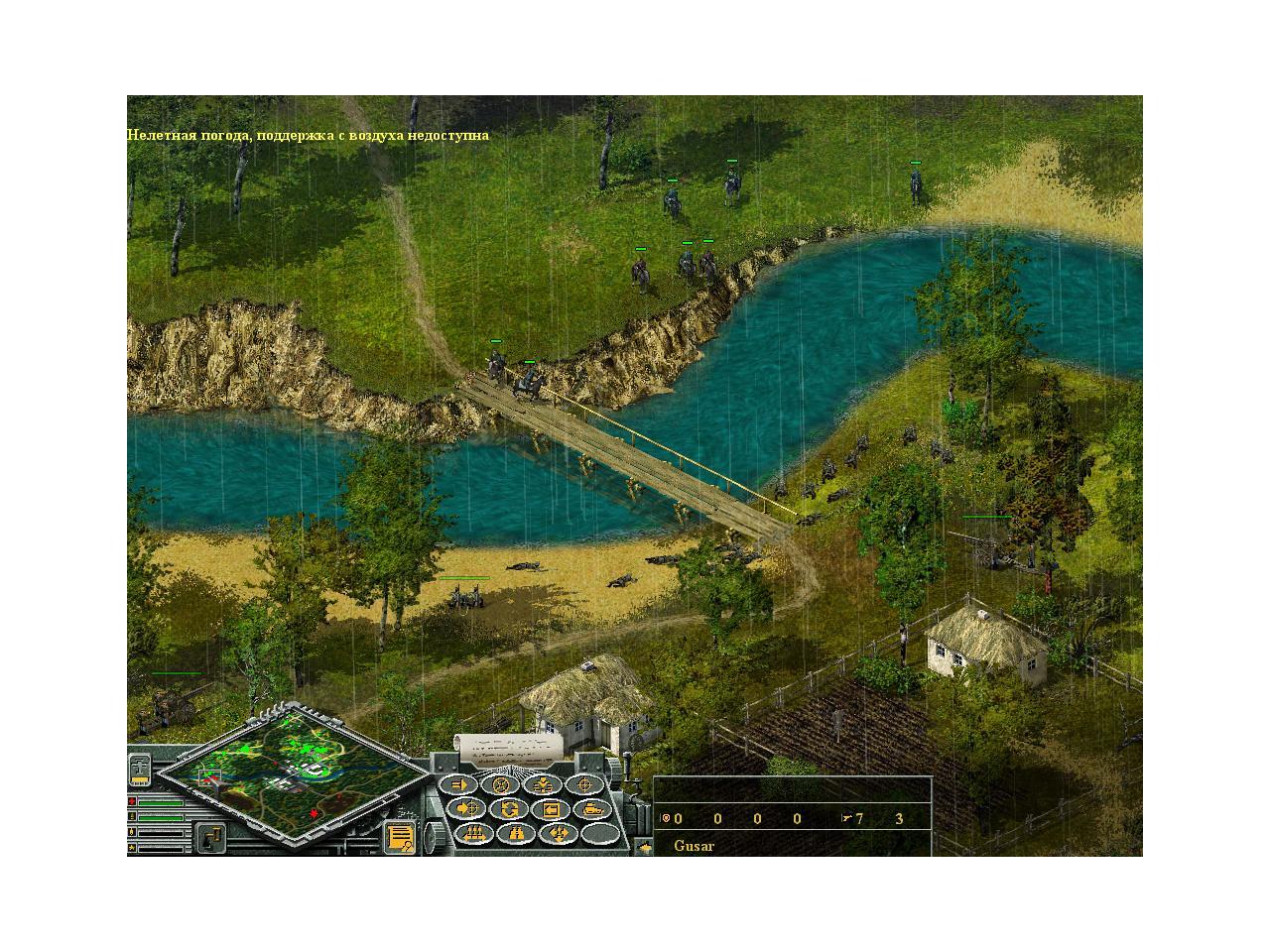
Task: Open the objectives document with magnifier
Action: [x=400, y=838]
